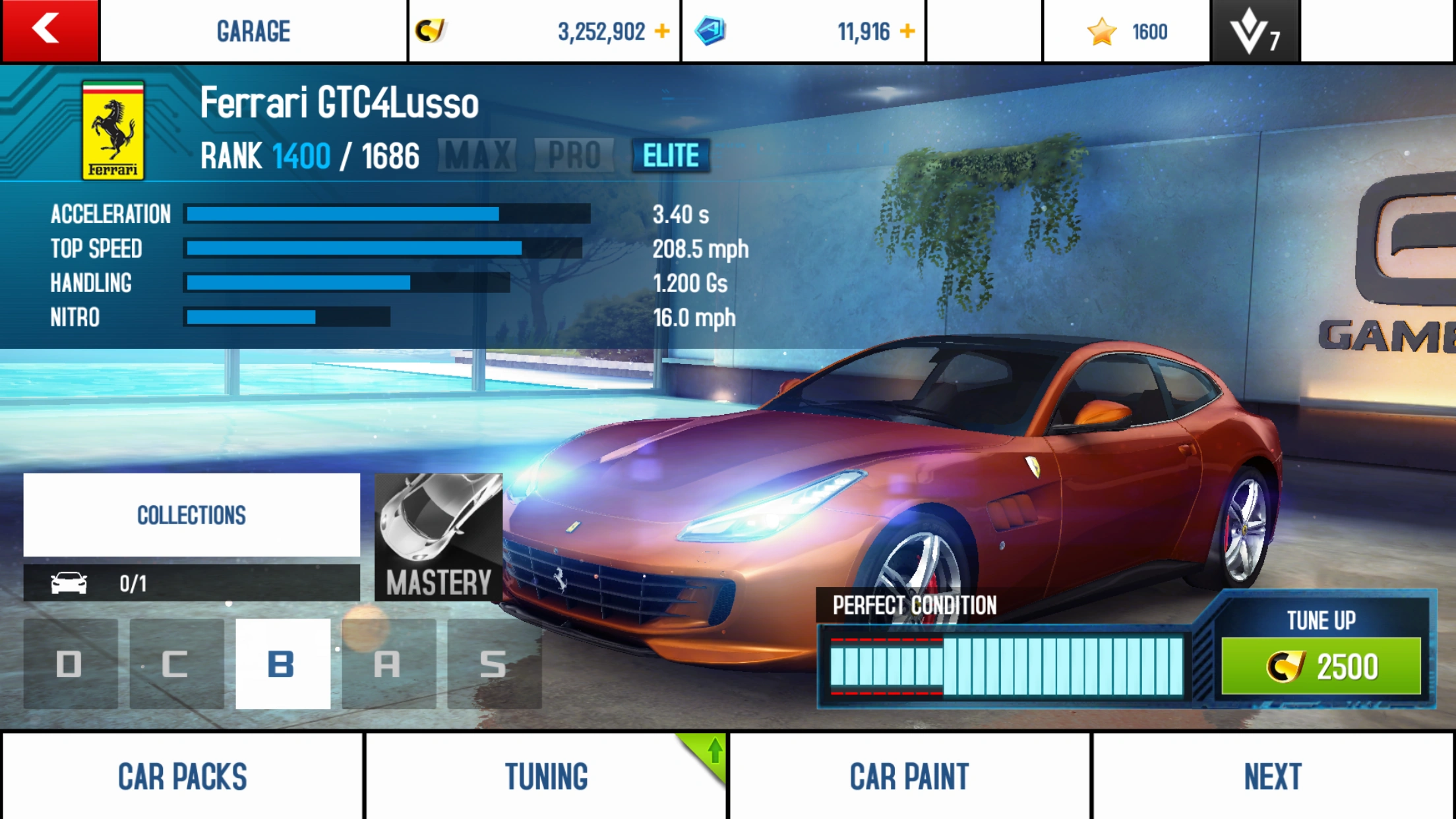Viewport: 1456px width, 819px height.
Task: Switch to class S cars
Action: pyautogui.click(x=494, y=664)
